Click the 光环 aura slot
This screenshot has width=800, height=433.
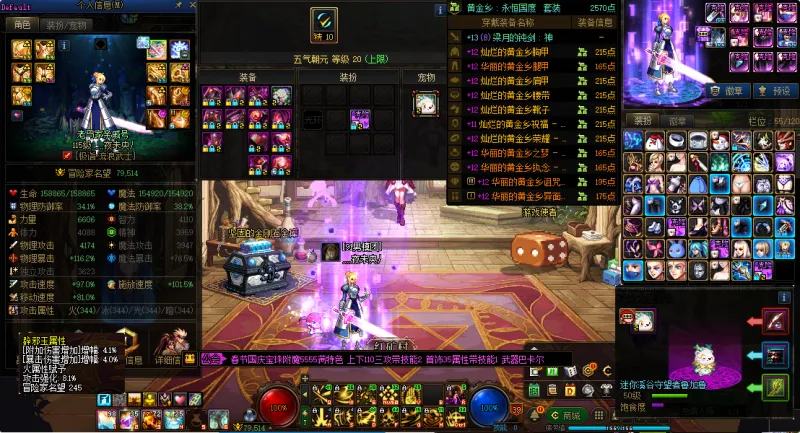coord(312,118)
